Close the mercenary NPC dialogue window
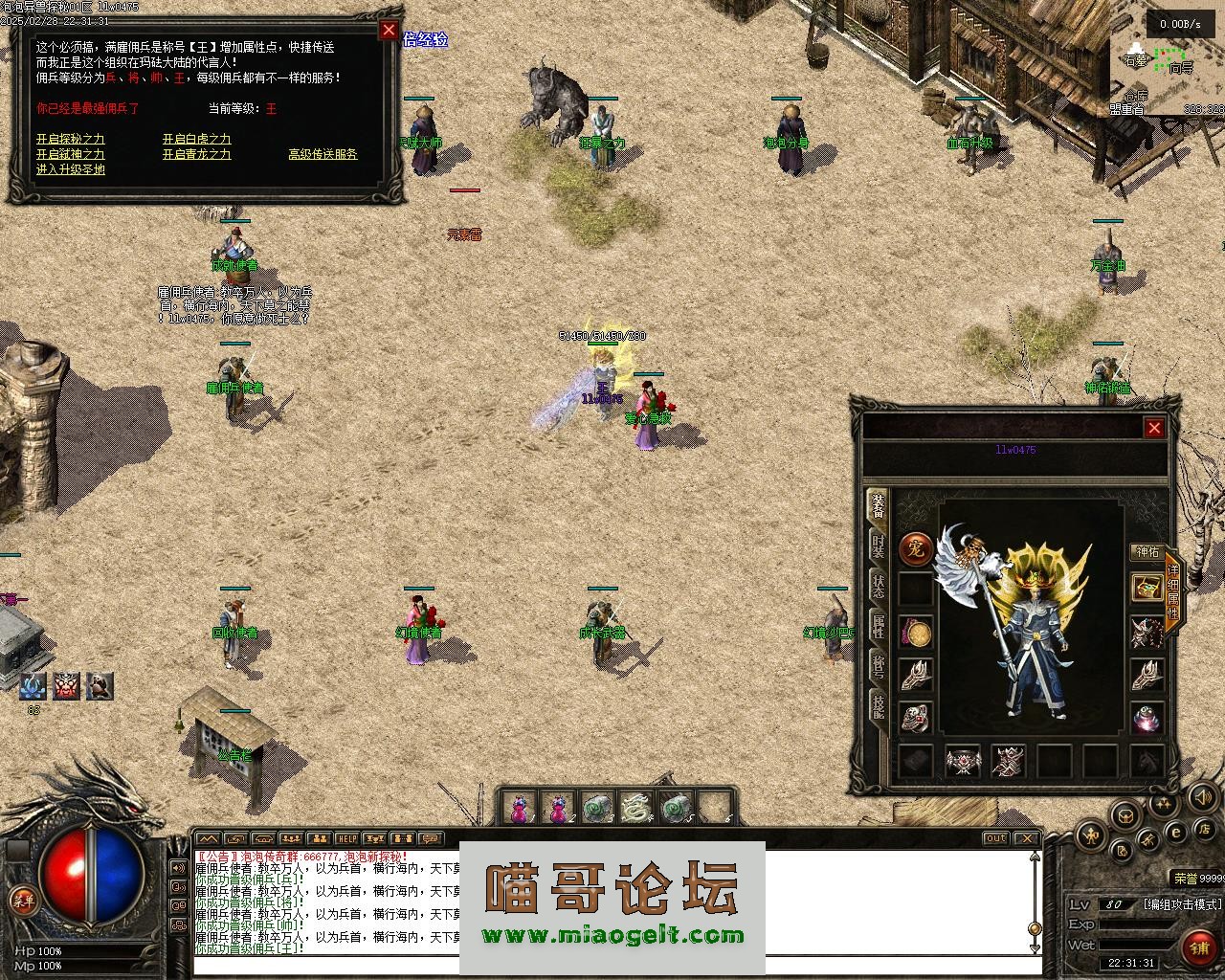The width and height of the screenshot is (1225, 980). coord(389,30)
